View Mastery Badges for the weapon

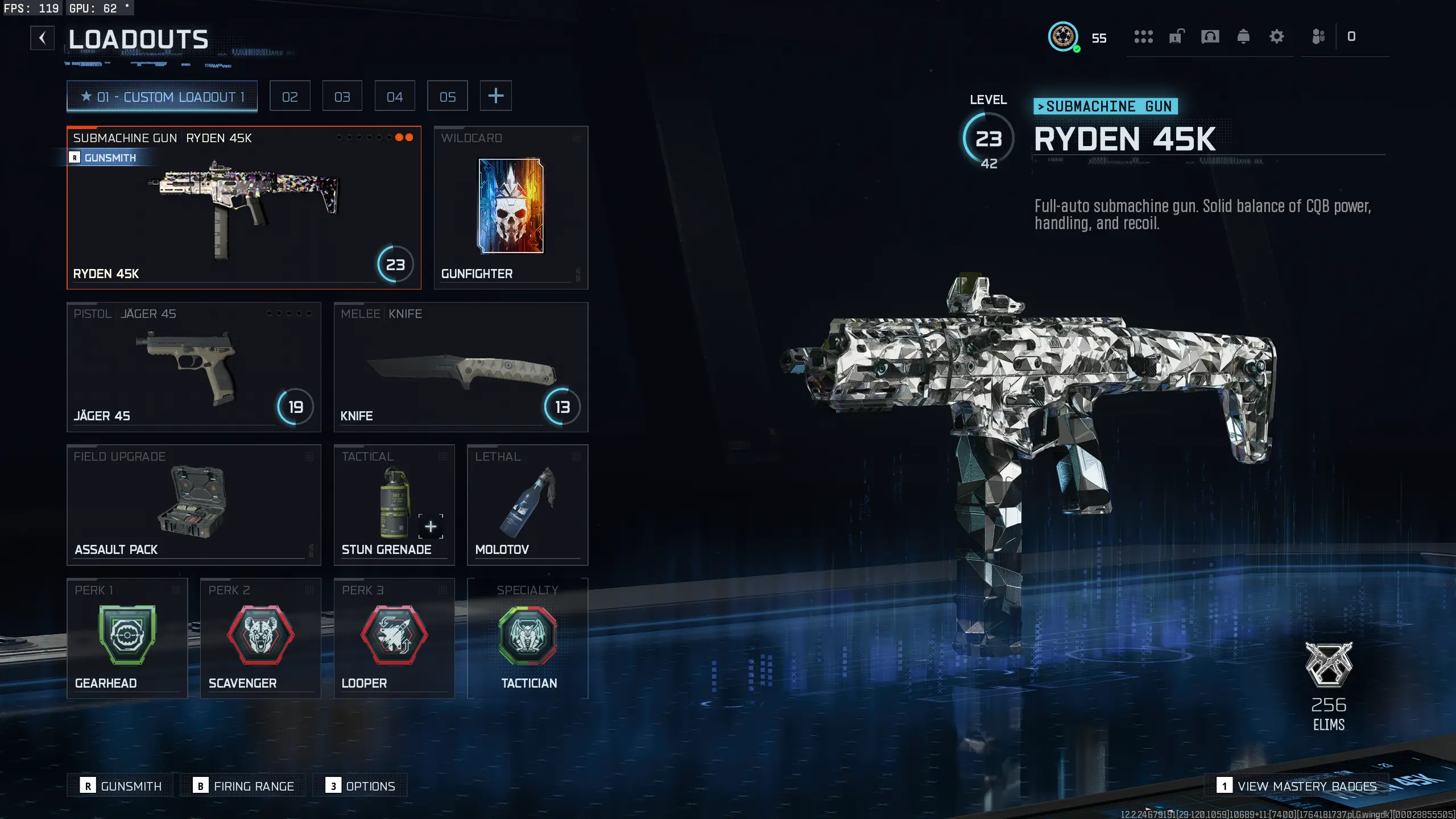coord(1298,786)
